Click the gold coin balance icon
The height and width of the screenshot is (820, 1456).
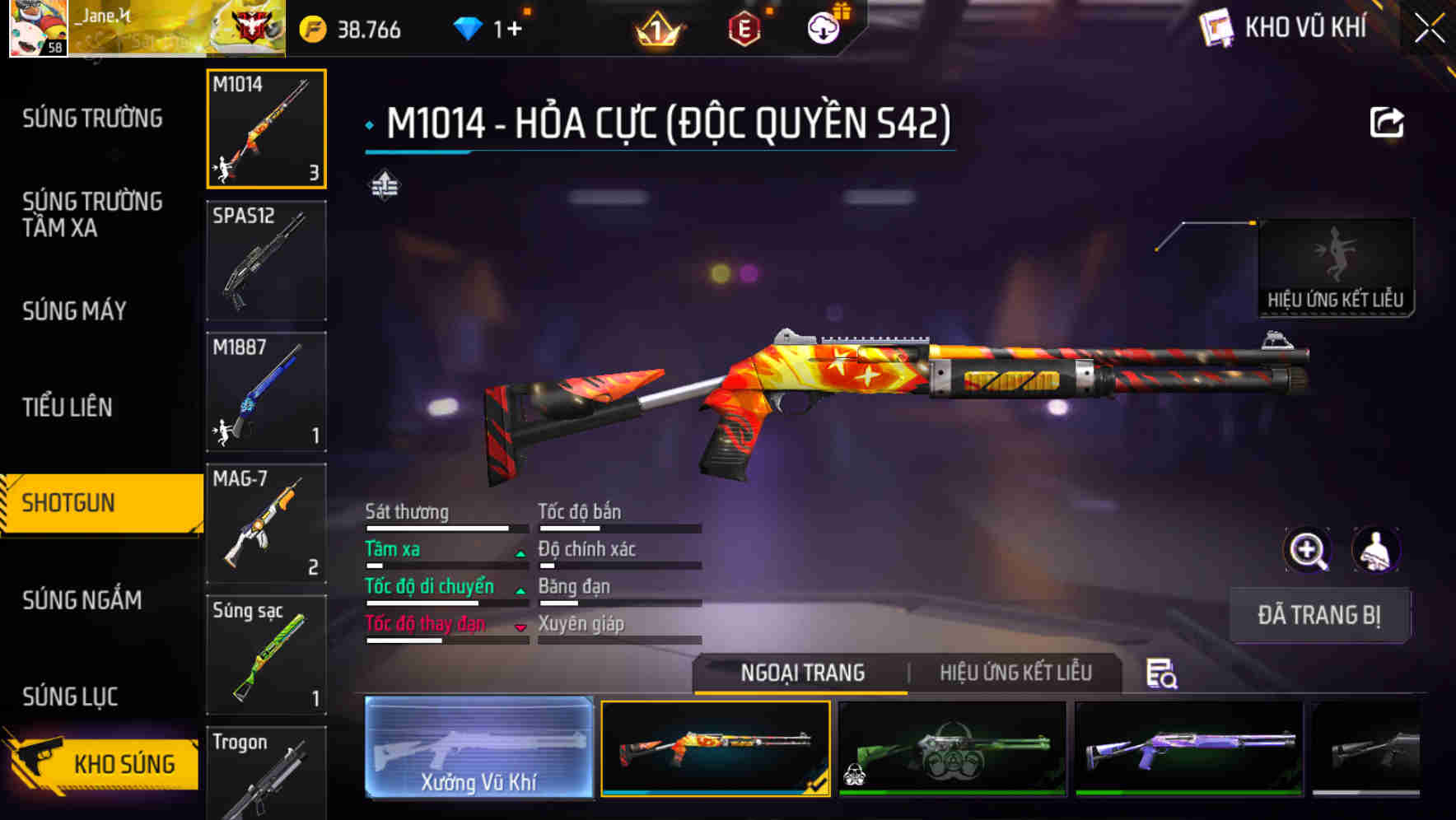[311, 27]
